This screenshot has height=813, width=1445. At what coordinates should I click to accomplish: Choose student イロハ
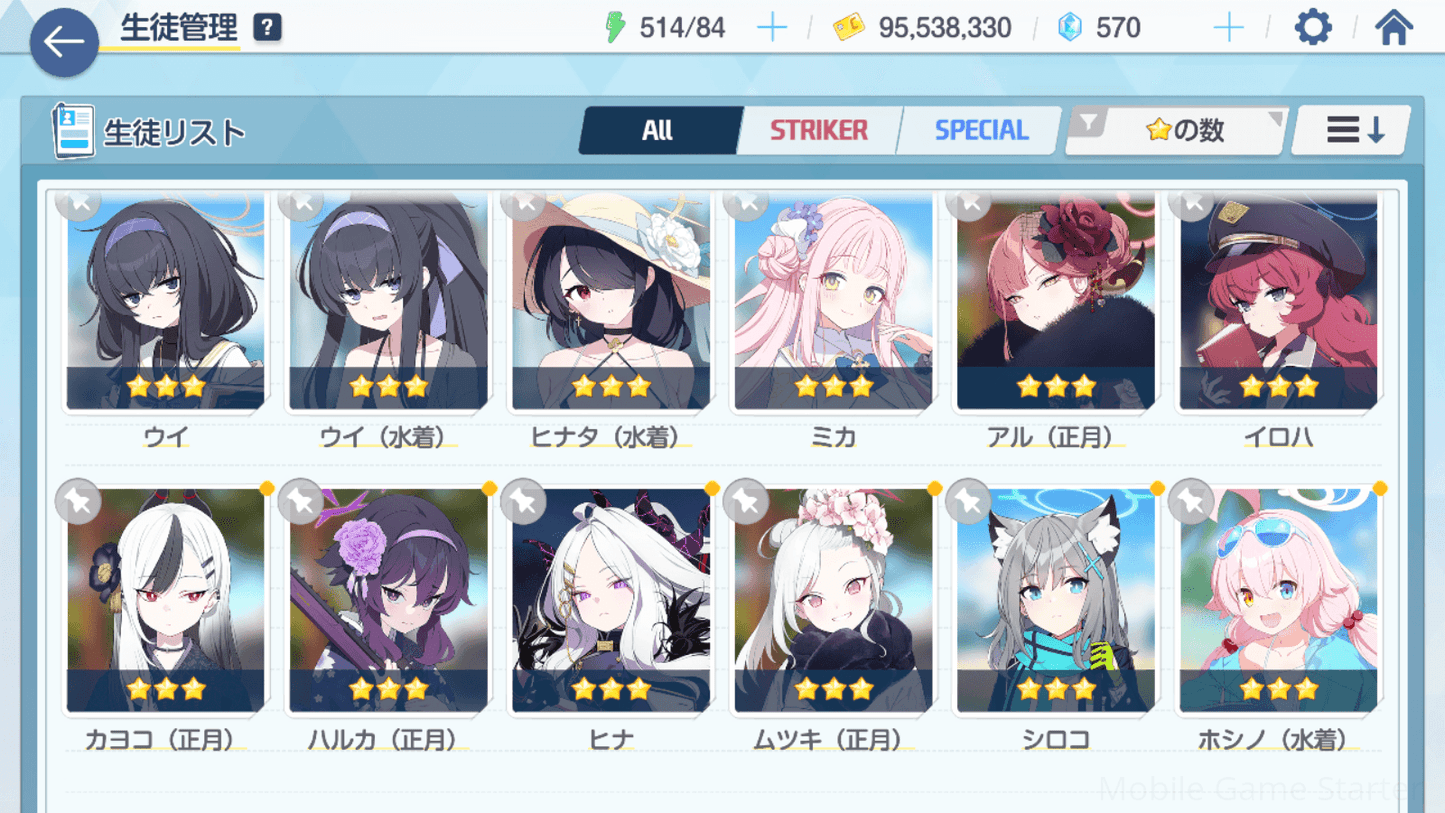pyautogui.click(x=1278, y=302)
